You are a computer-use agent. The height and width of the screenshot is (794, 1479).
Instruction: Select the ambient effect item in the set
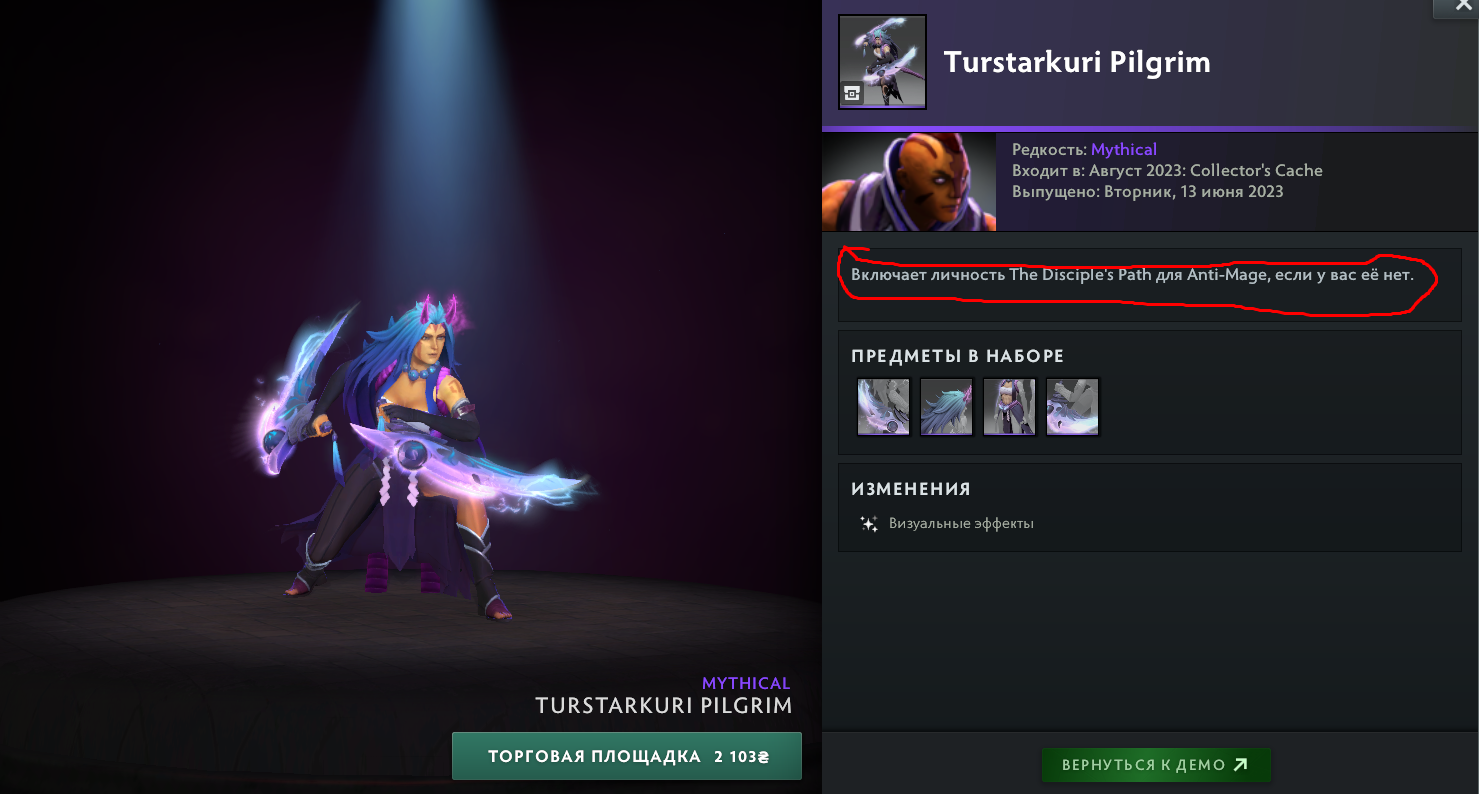coord(1072,406)
